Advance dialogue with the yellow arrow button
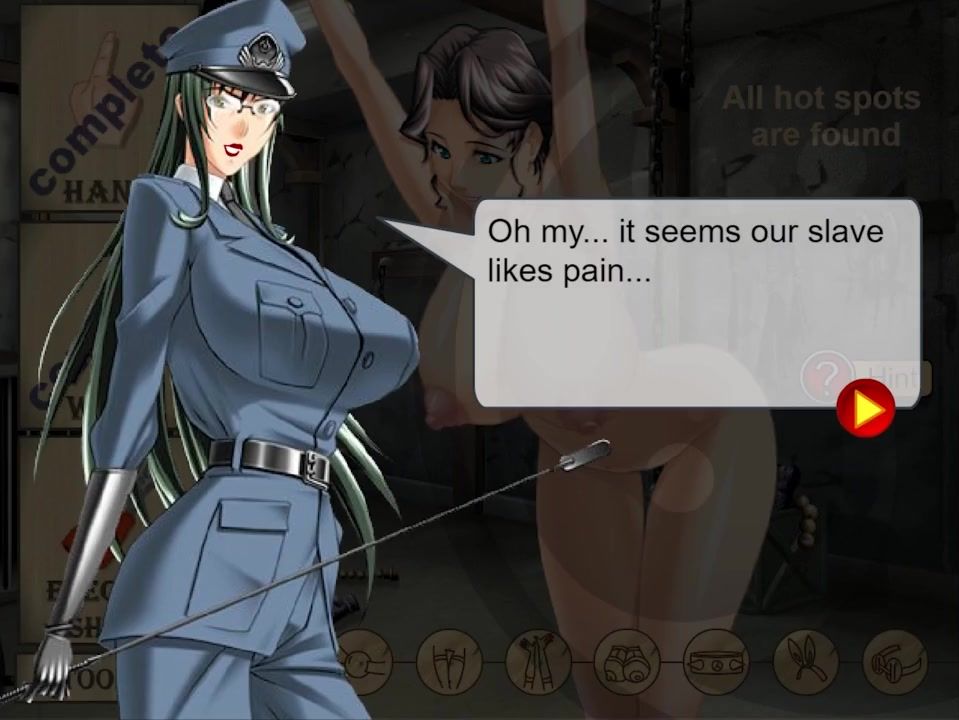 [865, 409]
